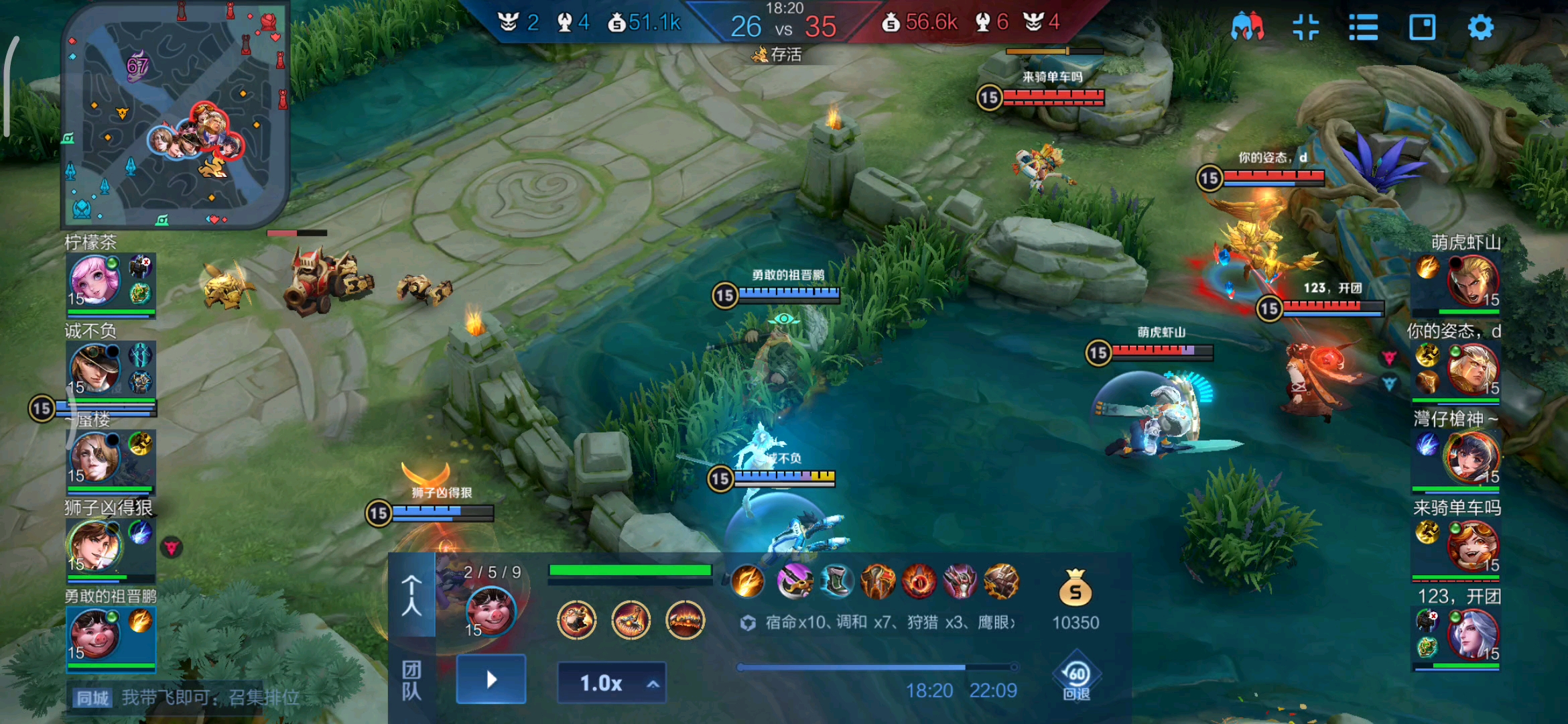Select enemy player 萌虎虾山 portrait
Image resolution: width=1568 pixels, height=724 pixels.
pyautogui.click(x=1472, y=280)
